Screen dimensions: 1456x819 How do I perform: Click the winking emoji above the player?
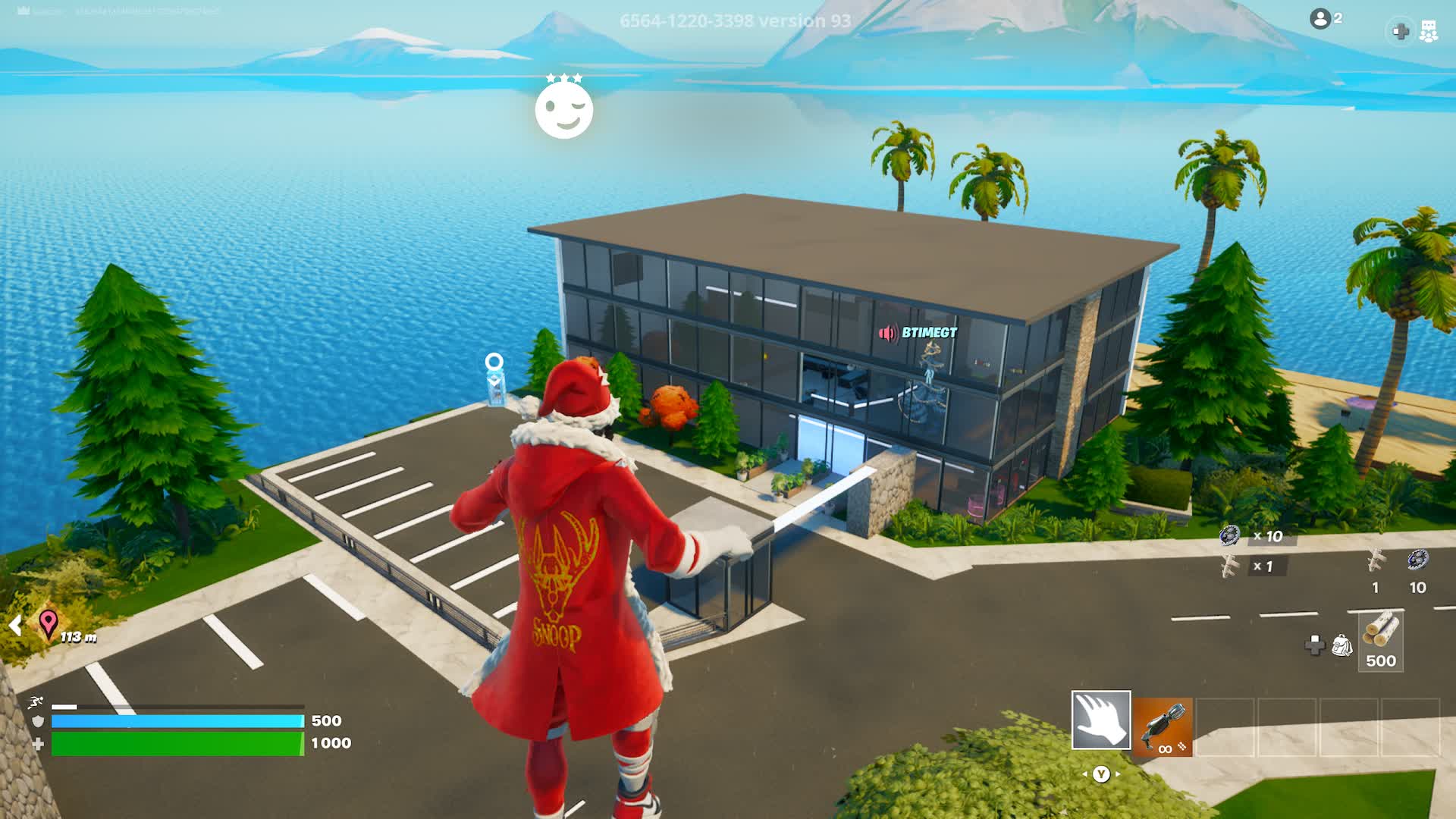pos(563,110)
